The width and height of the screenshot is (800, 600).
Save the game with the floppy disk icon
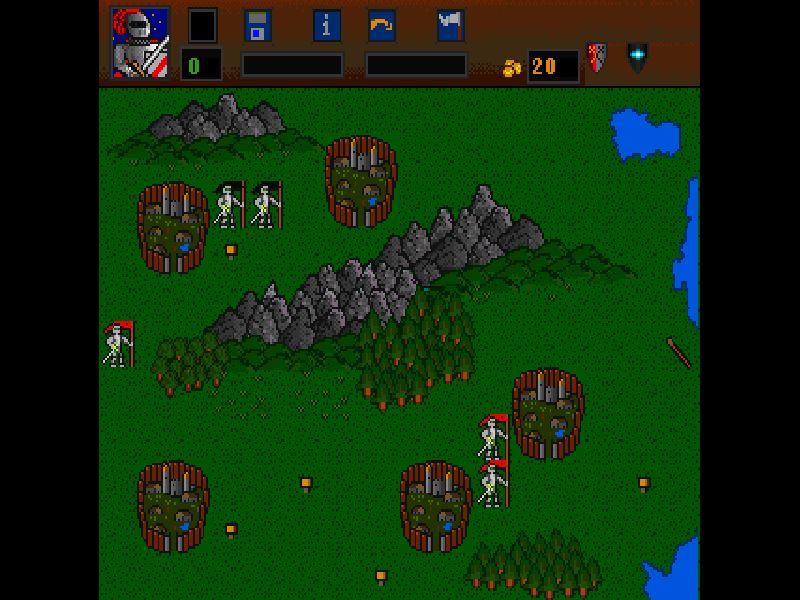[x=258, y=26]
